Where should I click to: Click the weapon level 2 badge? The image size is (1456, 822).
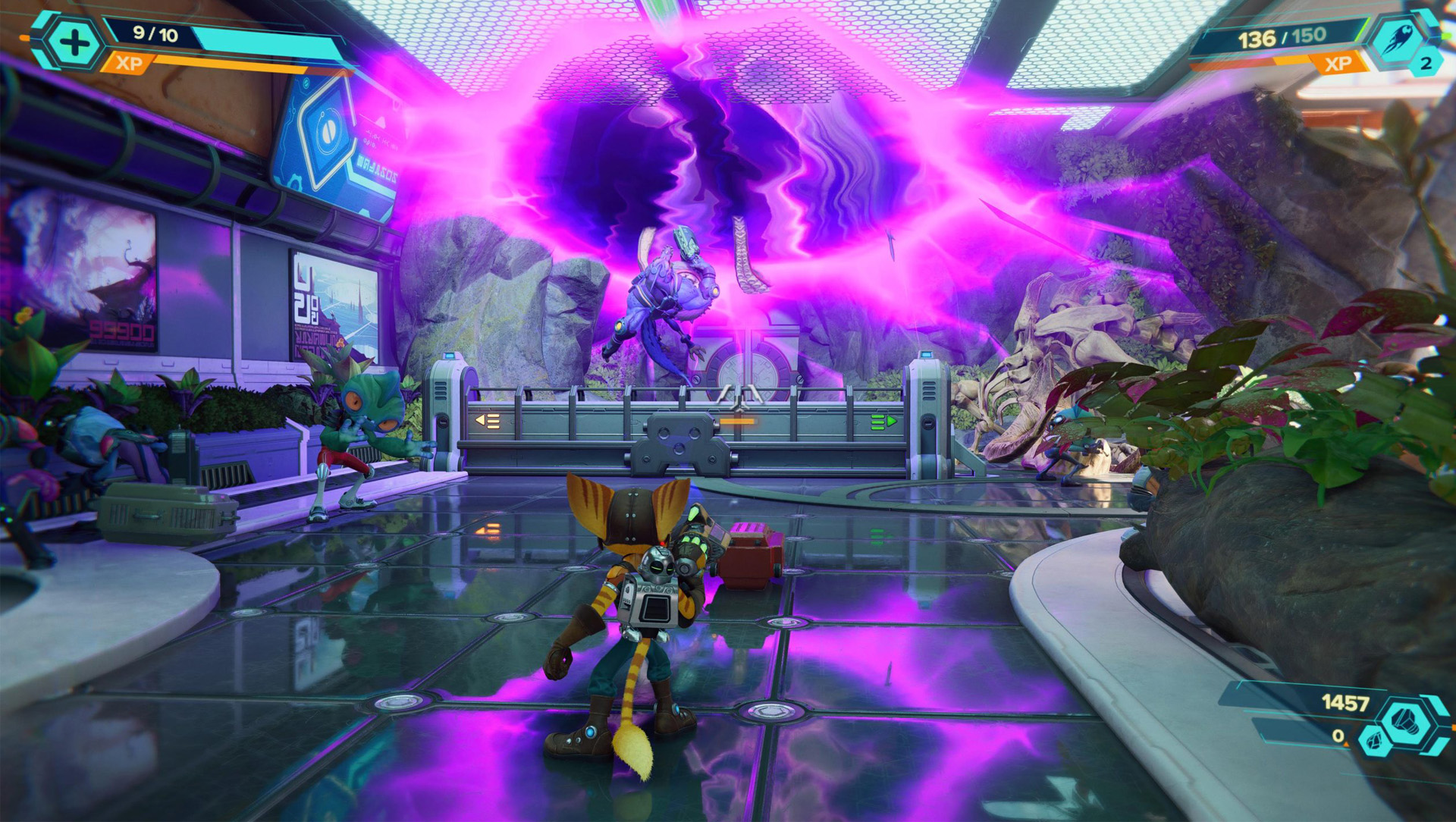click(1425, 64)
